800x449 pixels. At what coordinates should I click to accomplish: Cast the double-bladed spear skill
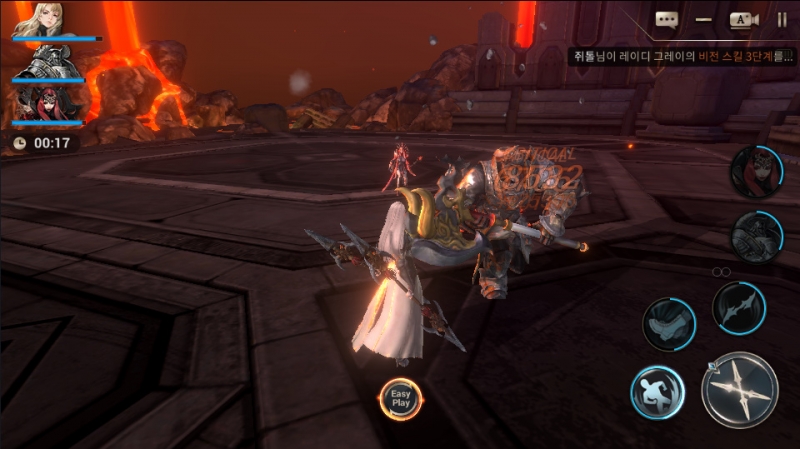tap(738, 307)
